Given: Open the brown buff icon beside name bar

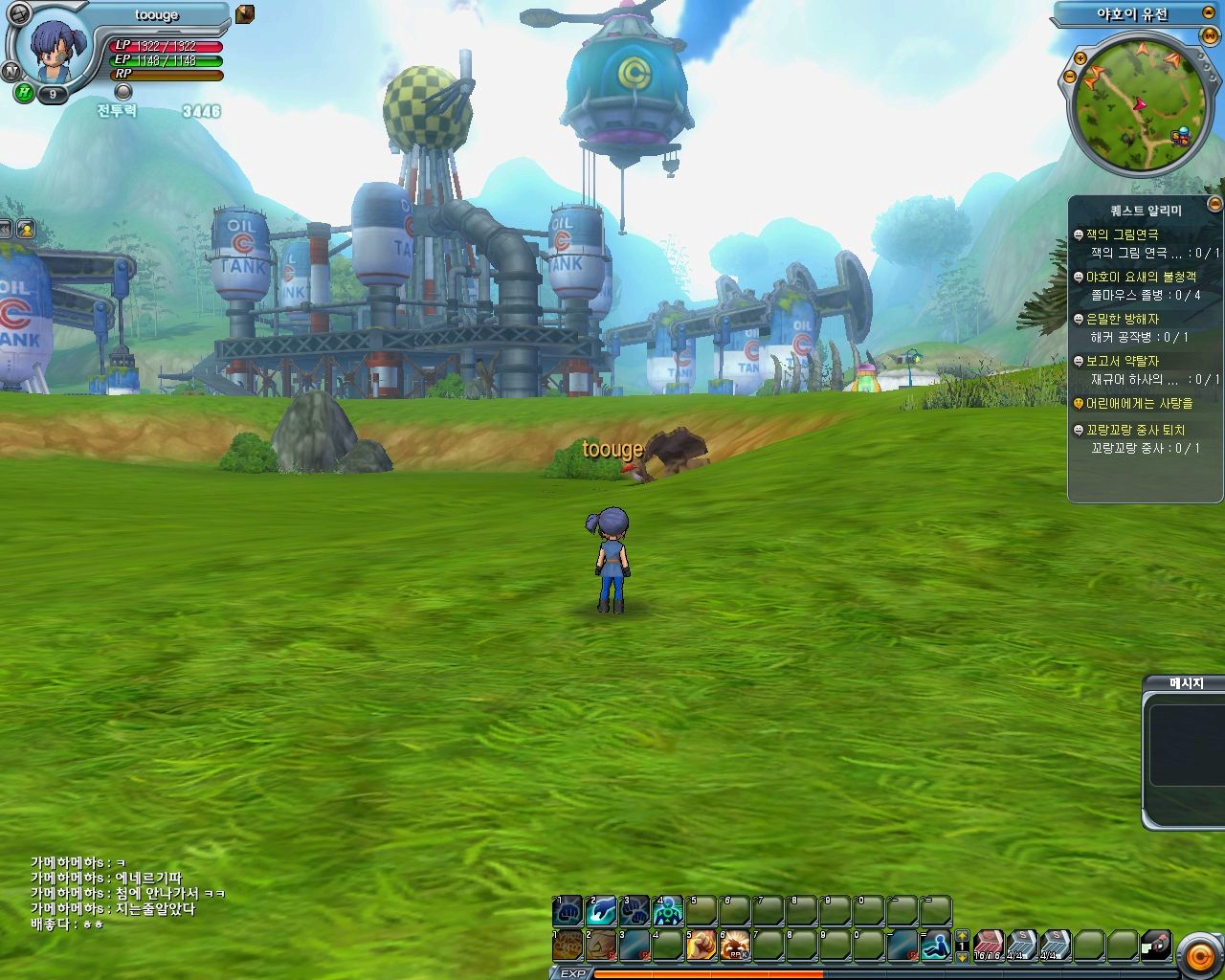Looking at the screenshot, I should click(x=245, y=13).
